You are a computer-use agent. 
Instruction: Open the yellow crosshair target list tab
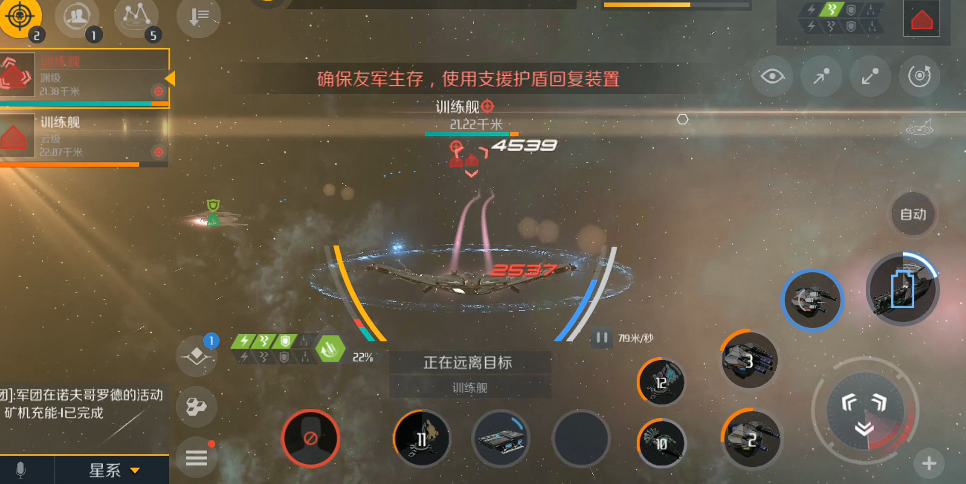coord(23,17)
